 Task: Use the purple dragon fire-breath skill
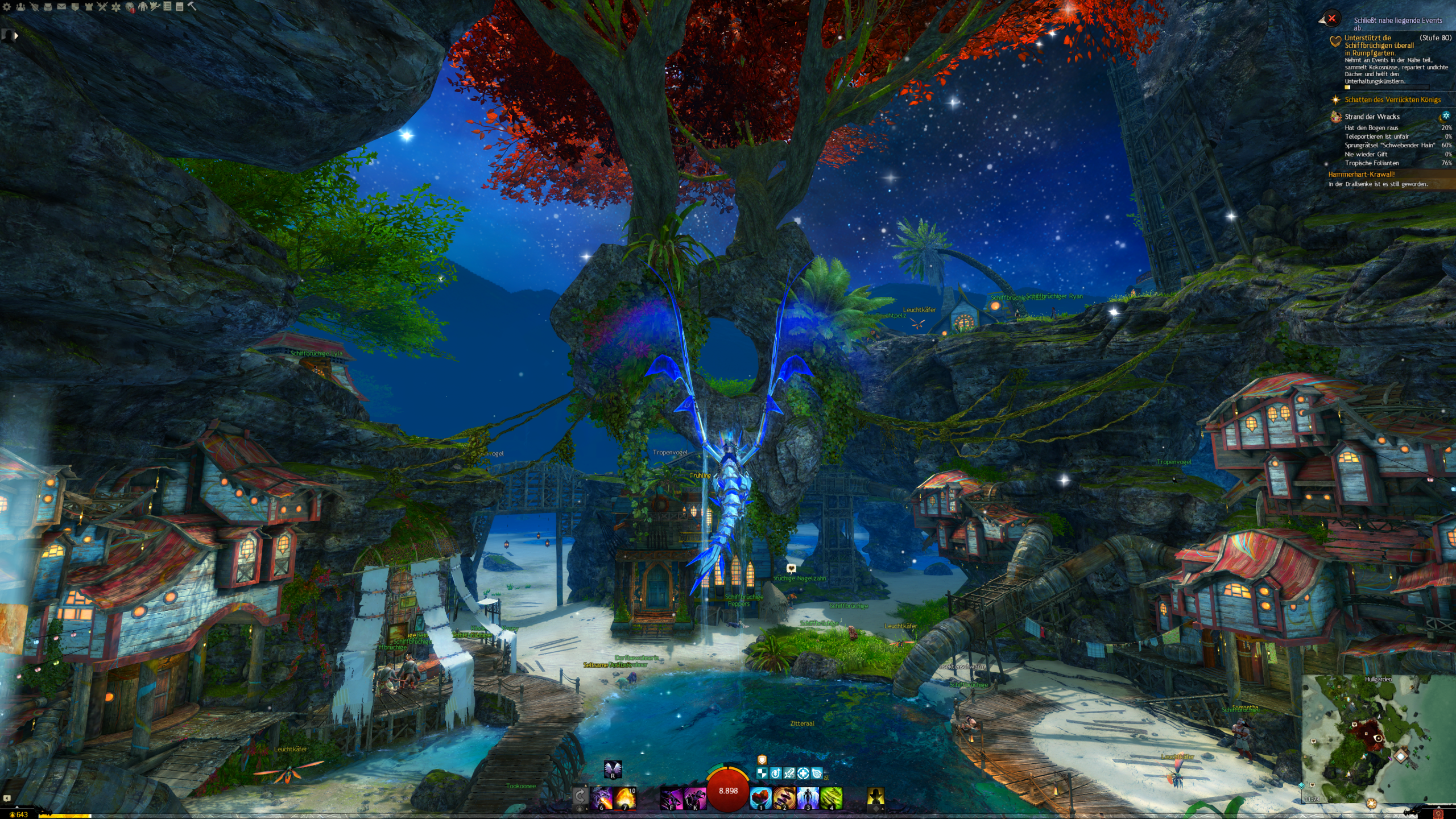601,797
